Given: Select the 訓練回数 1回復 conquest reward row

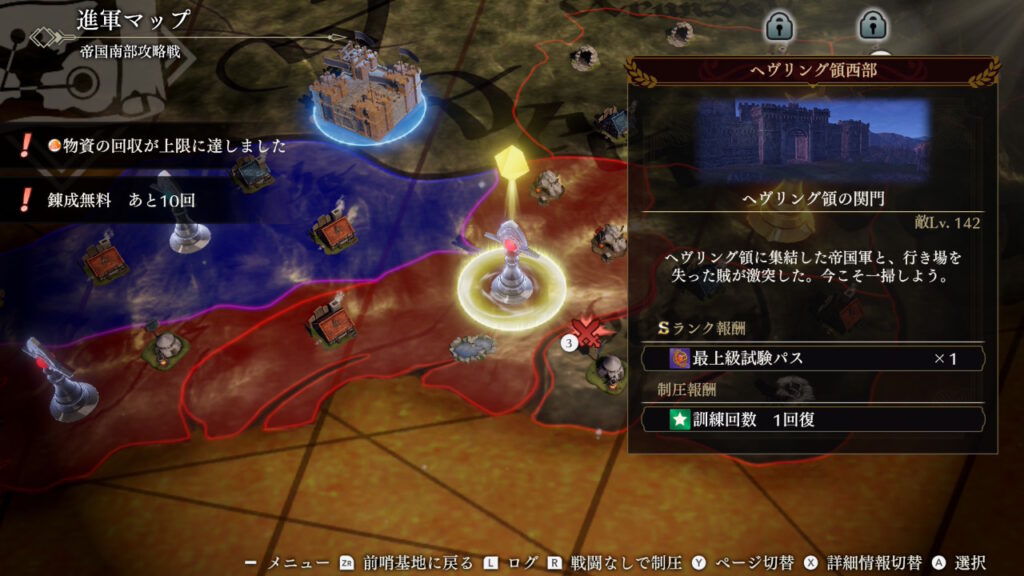Looking at the screenshot, I should 813,420.
